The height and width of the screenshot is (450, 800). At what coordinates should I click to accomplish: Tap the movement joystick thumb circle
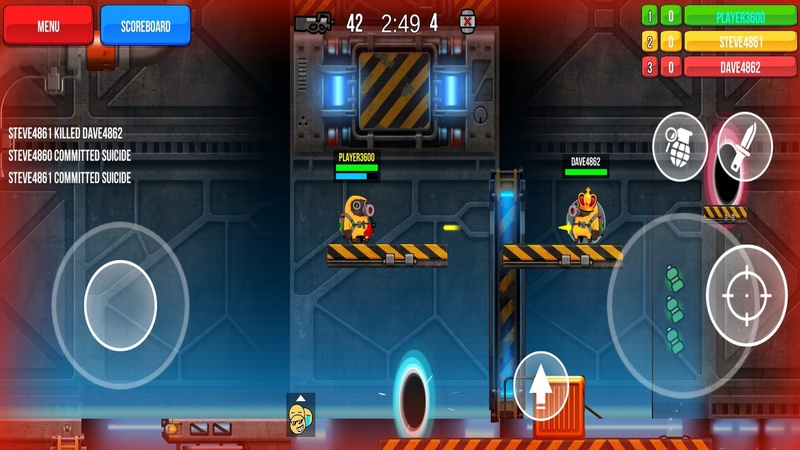[x=120, y=305]
